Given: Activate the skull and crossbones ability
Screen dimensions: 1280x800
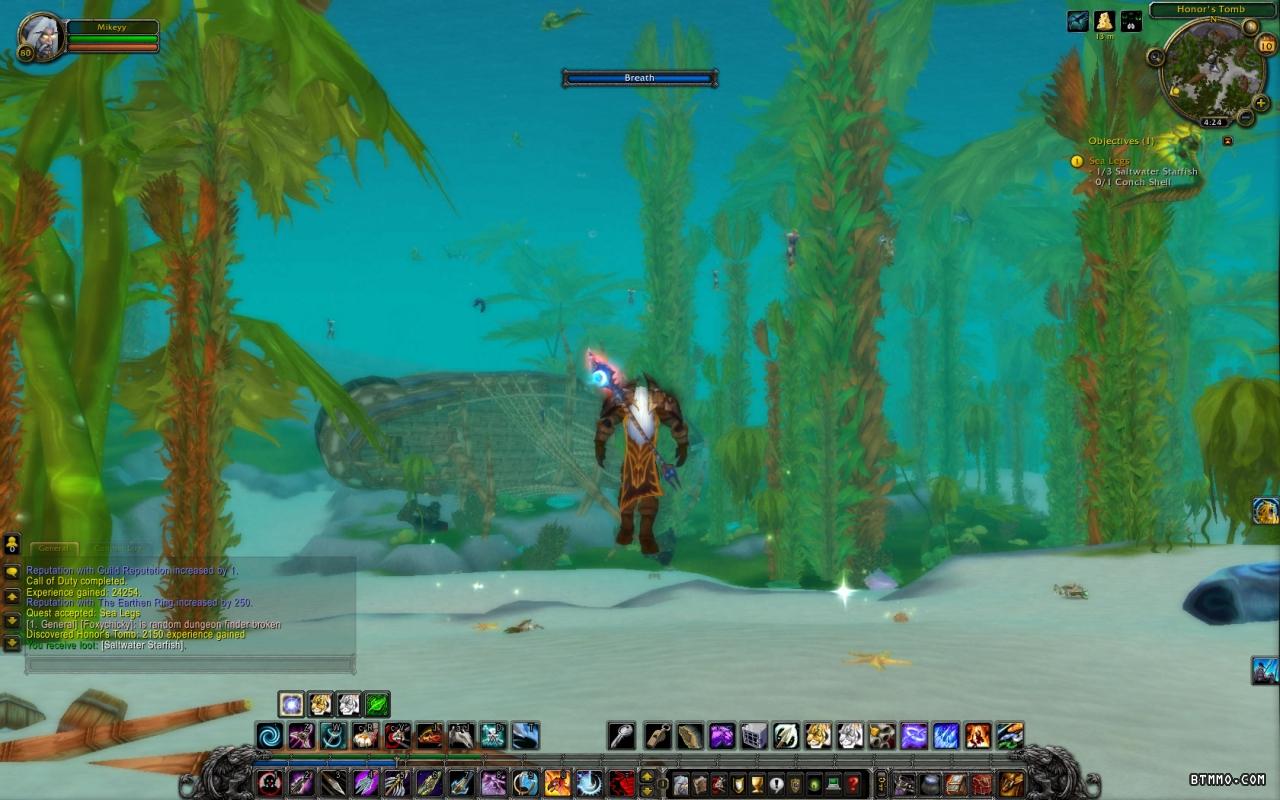Looking at the screenshot, I should click(493, 736).
